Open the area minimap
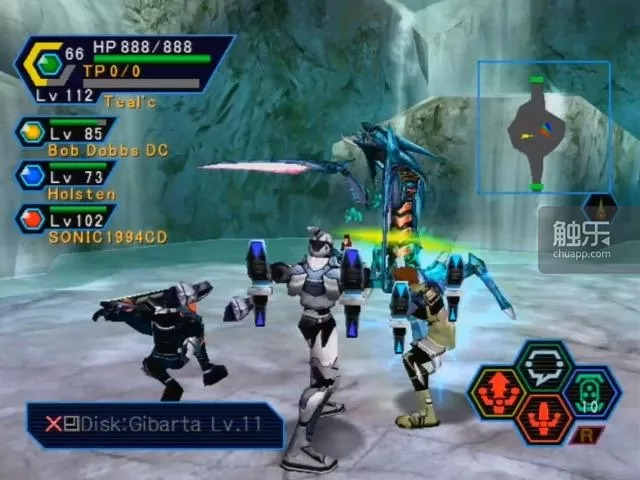 (543, 127)
